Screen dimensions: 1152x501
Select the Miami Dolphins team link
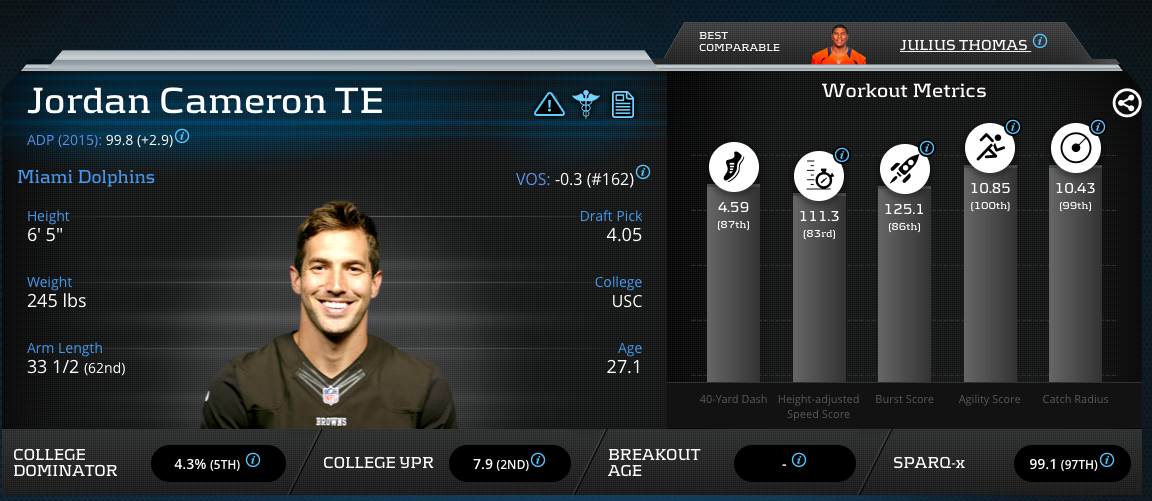[x=86, y=177]
